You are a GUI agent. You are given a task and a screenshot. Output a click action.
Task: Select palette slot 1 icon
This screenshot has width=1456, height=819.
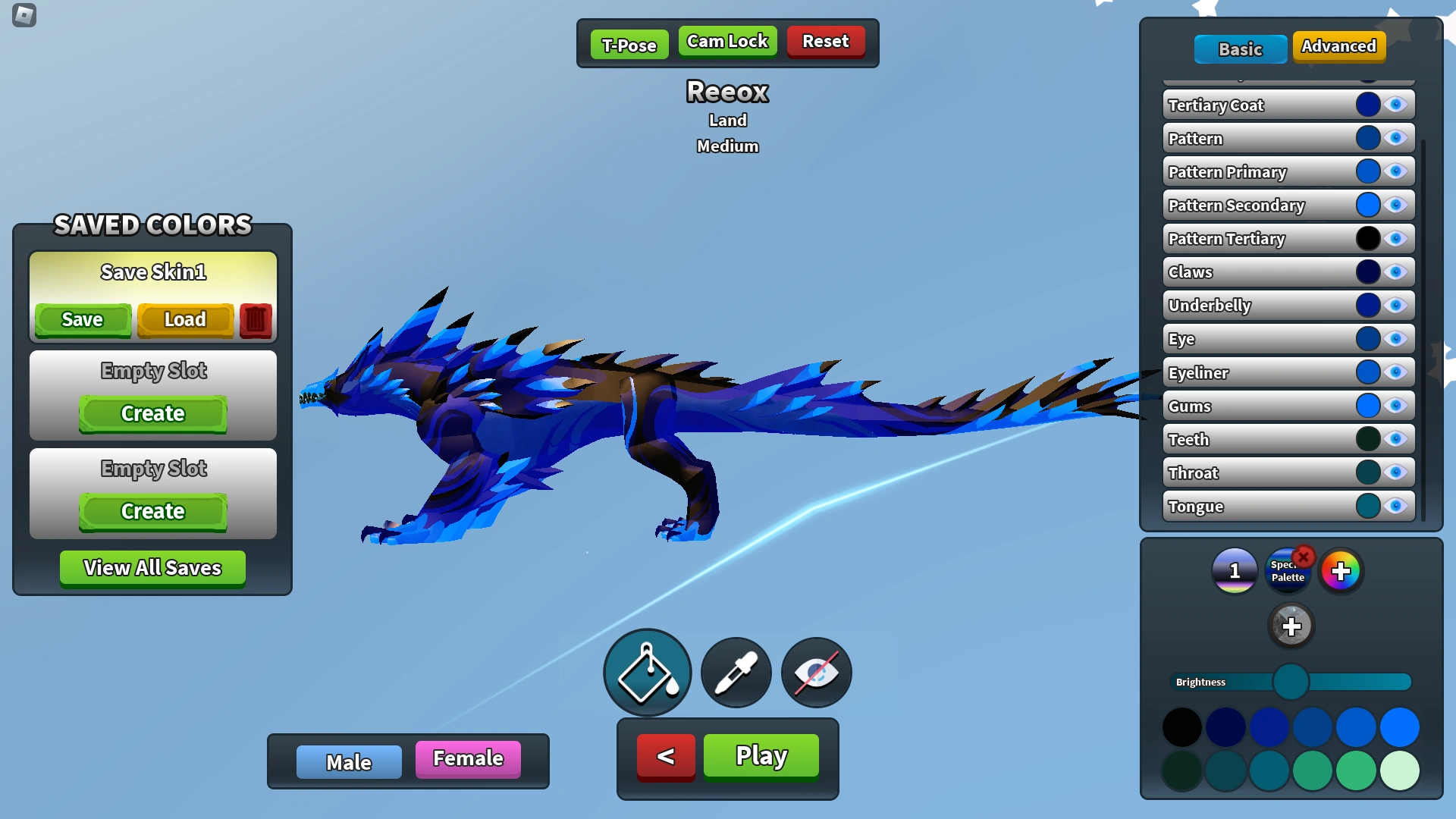point(1234,571)
